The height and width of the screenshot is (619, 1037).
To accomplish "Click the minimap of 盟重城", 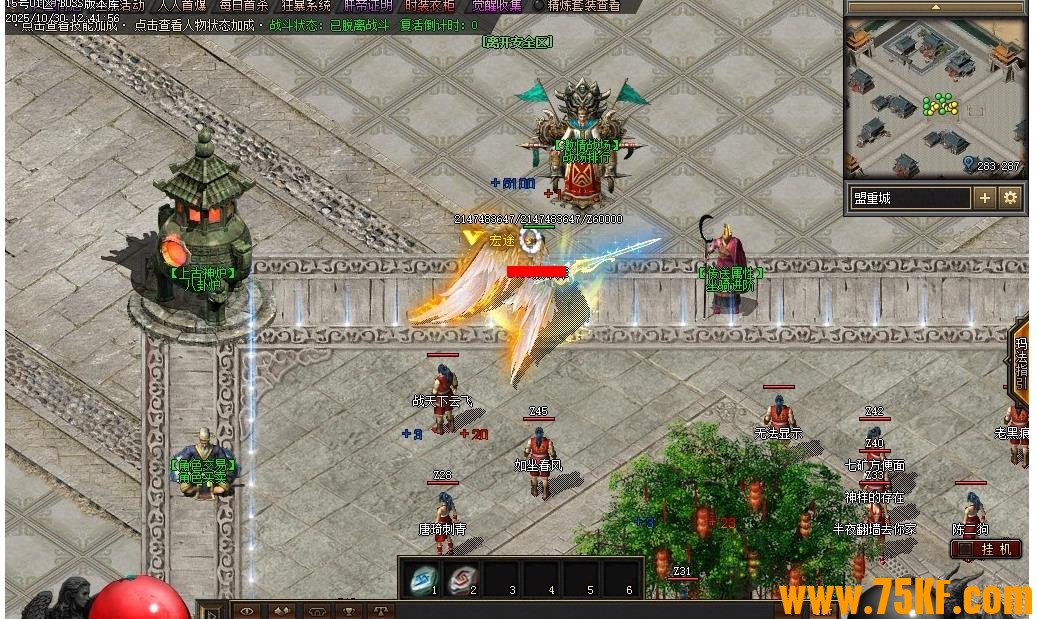I will click(934, 98).
